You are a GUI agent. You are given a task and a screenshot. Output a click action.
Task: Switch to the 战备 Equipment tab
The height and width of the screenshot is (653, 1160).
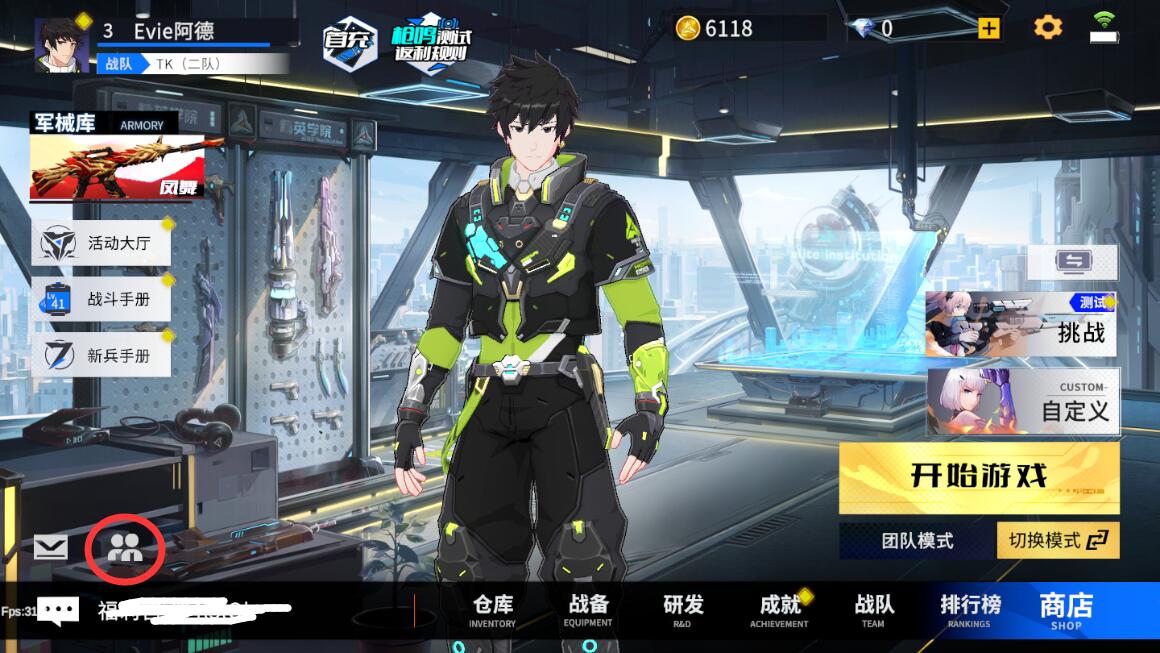(588, 610)
